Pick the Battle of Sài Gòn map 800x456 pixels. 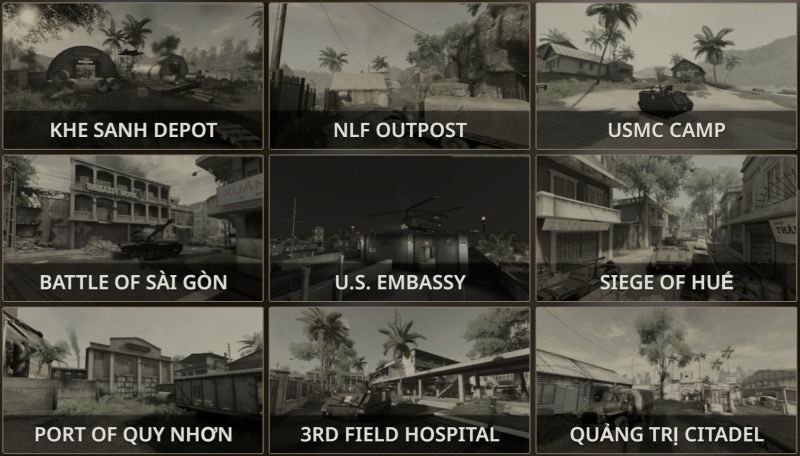pos(133,228)
